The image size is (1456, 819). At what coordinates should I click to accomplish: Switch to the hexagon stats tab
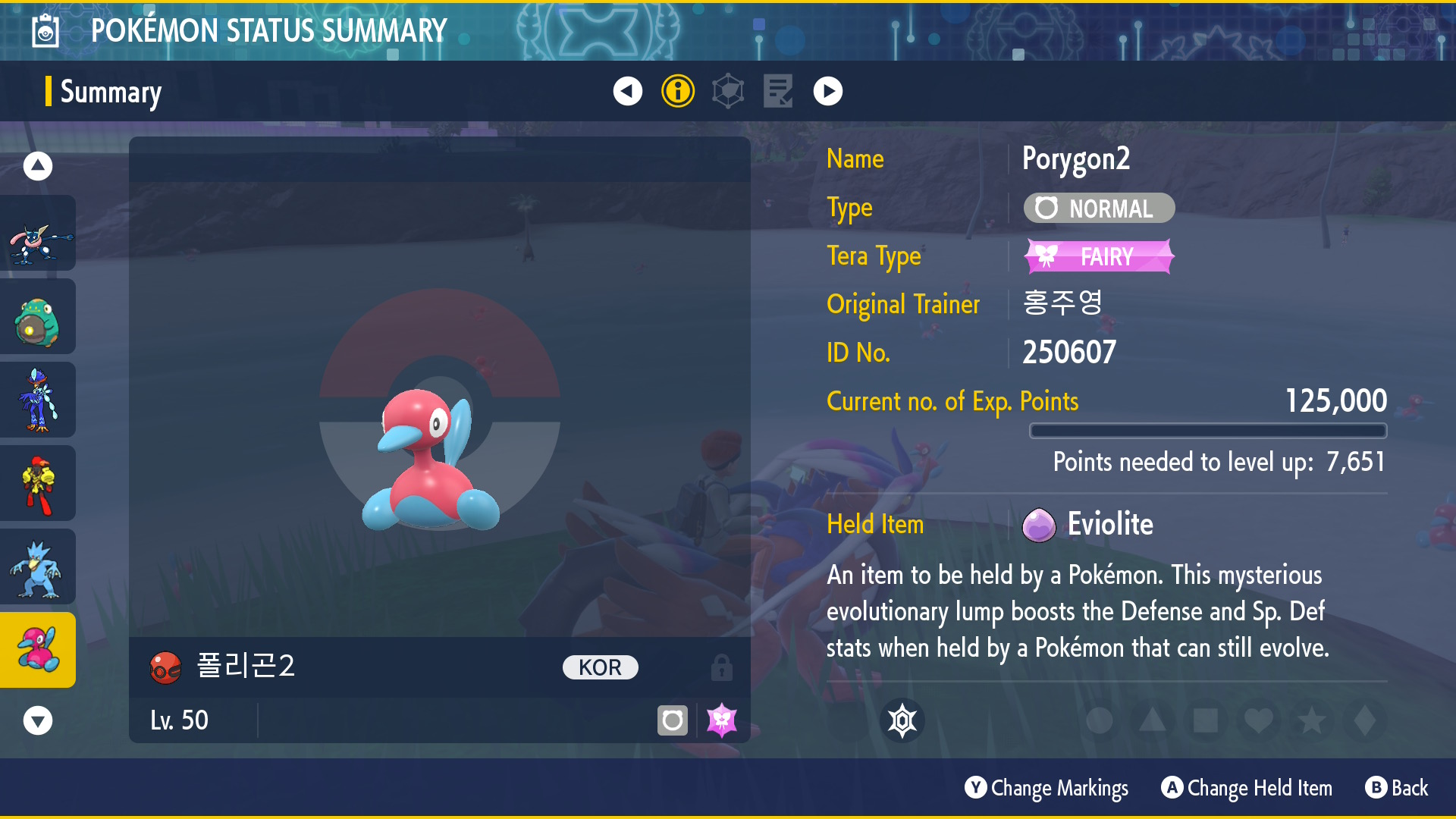pos(728,91)
